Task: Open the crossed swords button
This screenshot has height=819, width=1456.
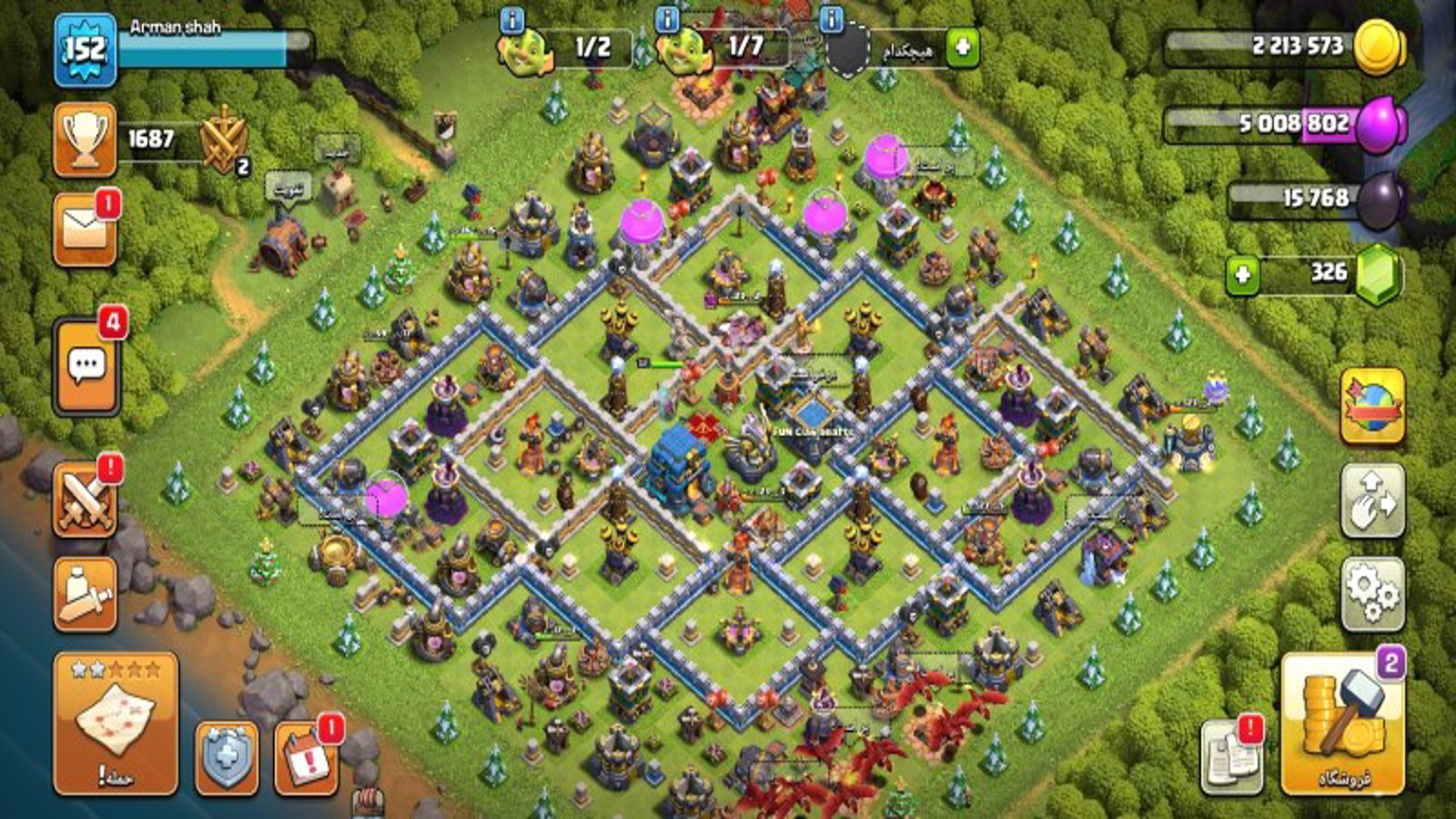Action: [x=86, y=500]
